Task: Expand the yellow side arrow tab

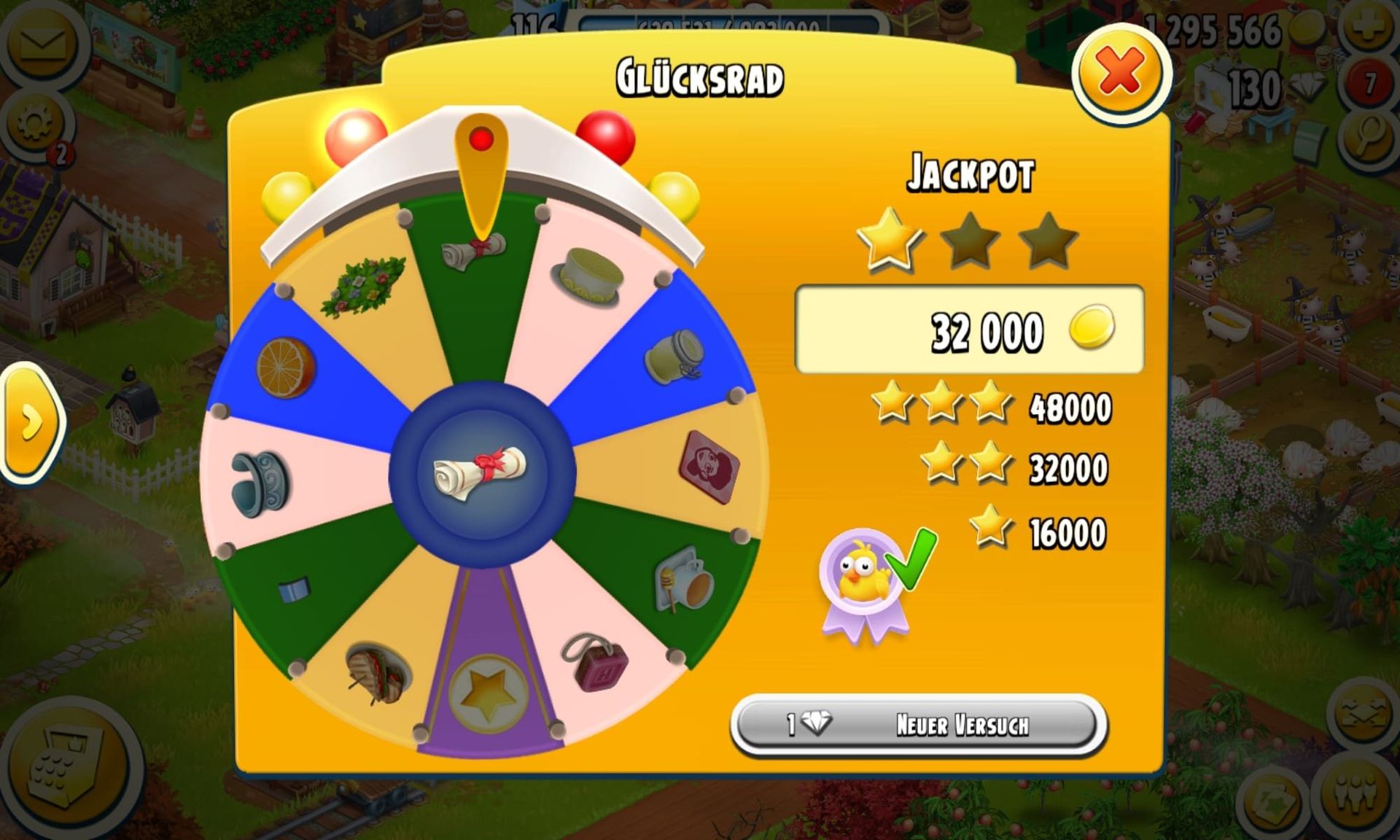Action: pyautogui.click(x=31, y=422)
